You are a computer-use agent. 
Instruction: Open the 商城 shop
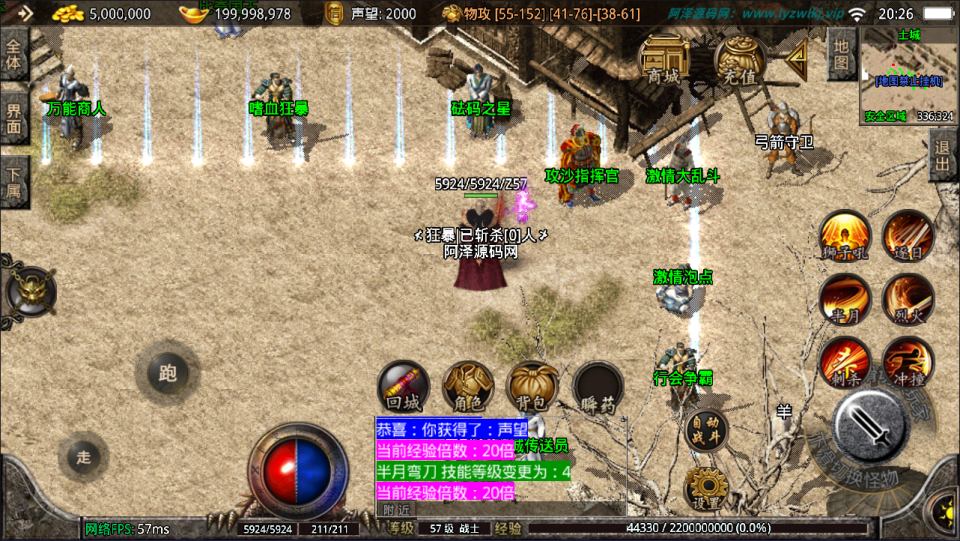click(664, 59)
